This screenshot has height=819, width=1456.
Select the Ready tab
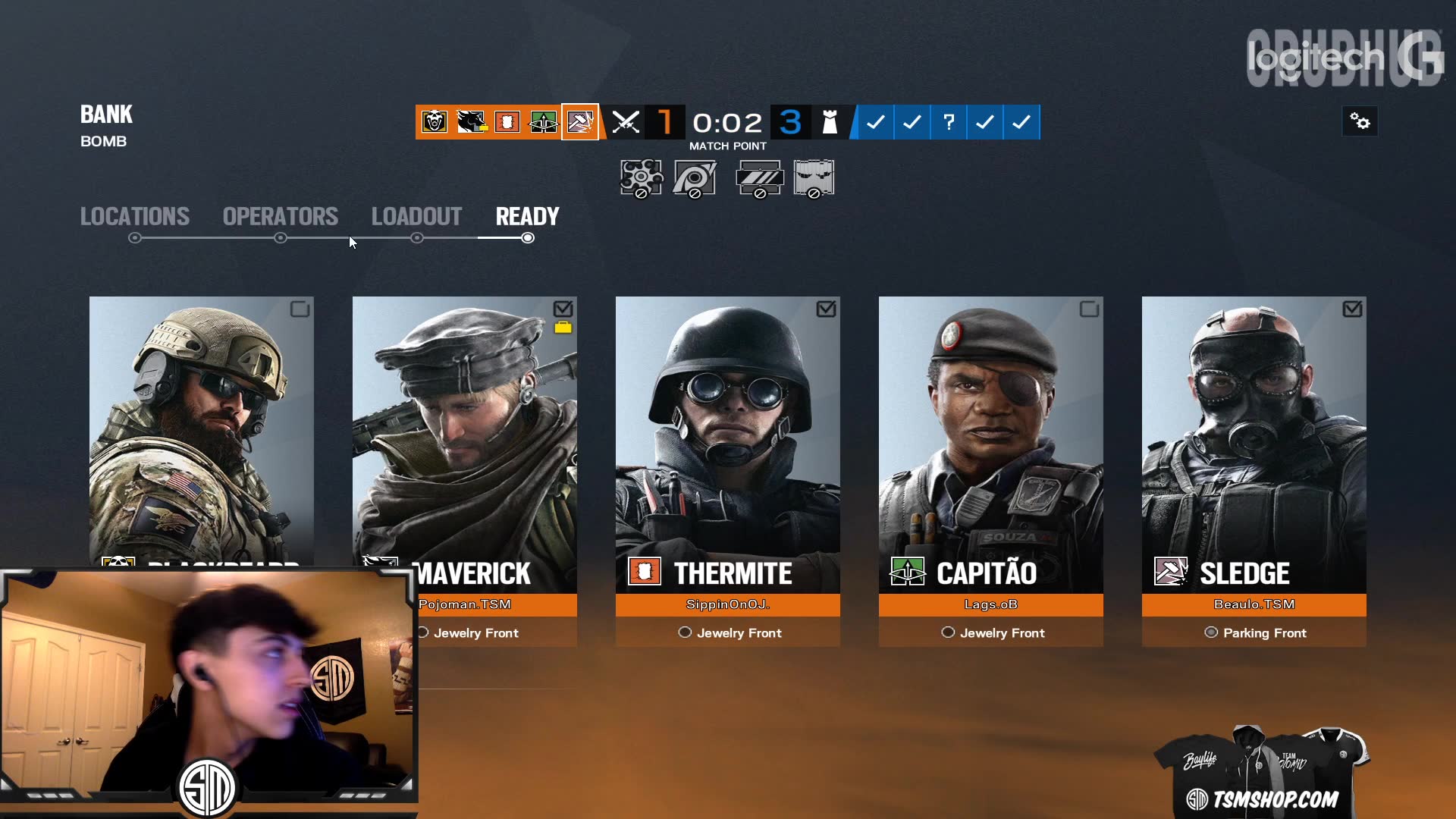527,217
